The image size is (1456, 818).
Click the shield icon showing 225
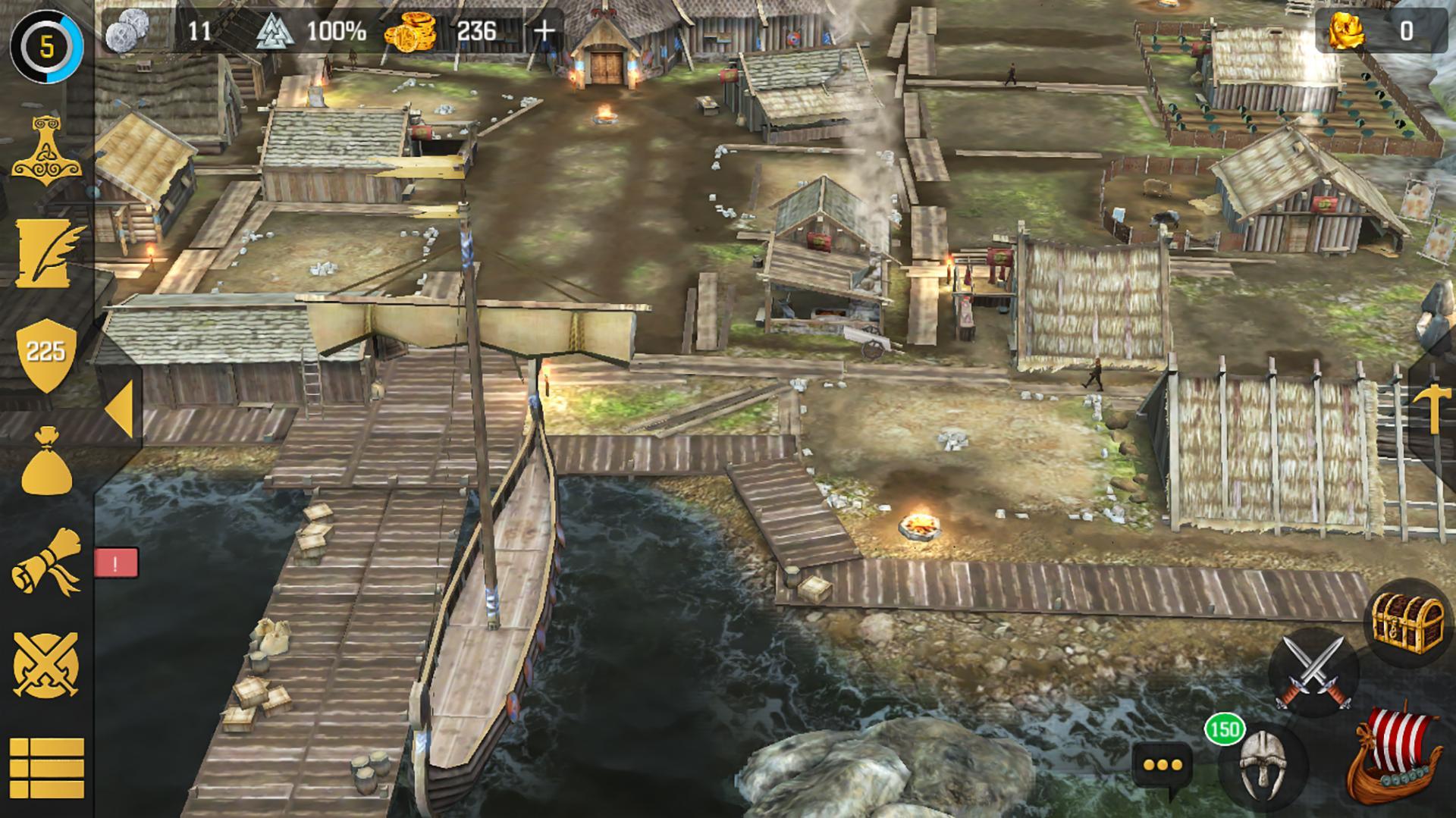click(47, 350)
